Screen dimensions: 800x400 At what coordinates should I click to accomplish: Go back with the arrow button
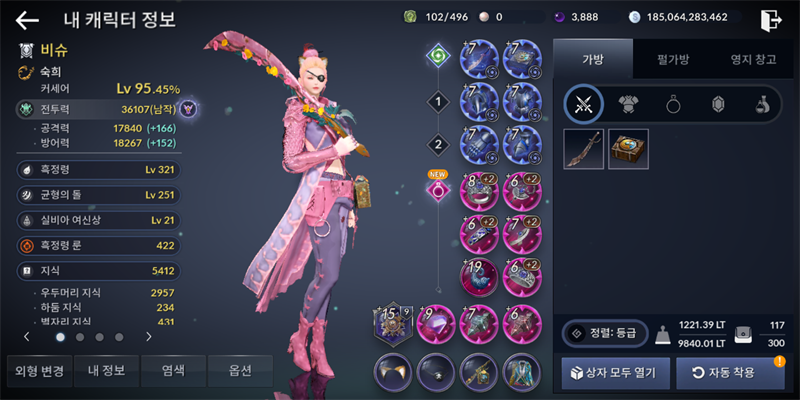coord(27,19)
